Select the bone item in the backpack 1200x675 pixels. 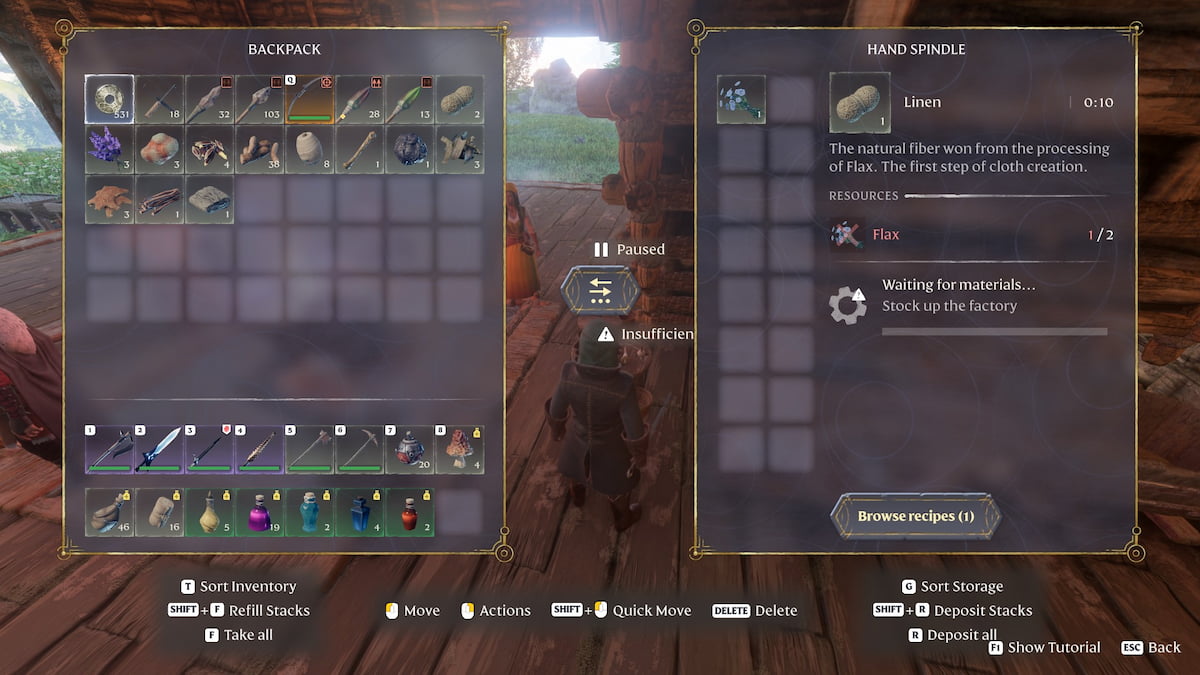click(x=359, y=149)
